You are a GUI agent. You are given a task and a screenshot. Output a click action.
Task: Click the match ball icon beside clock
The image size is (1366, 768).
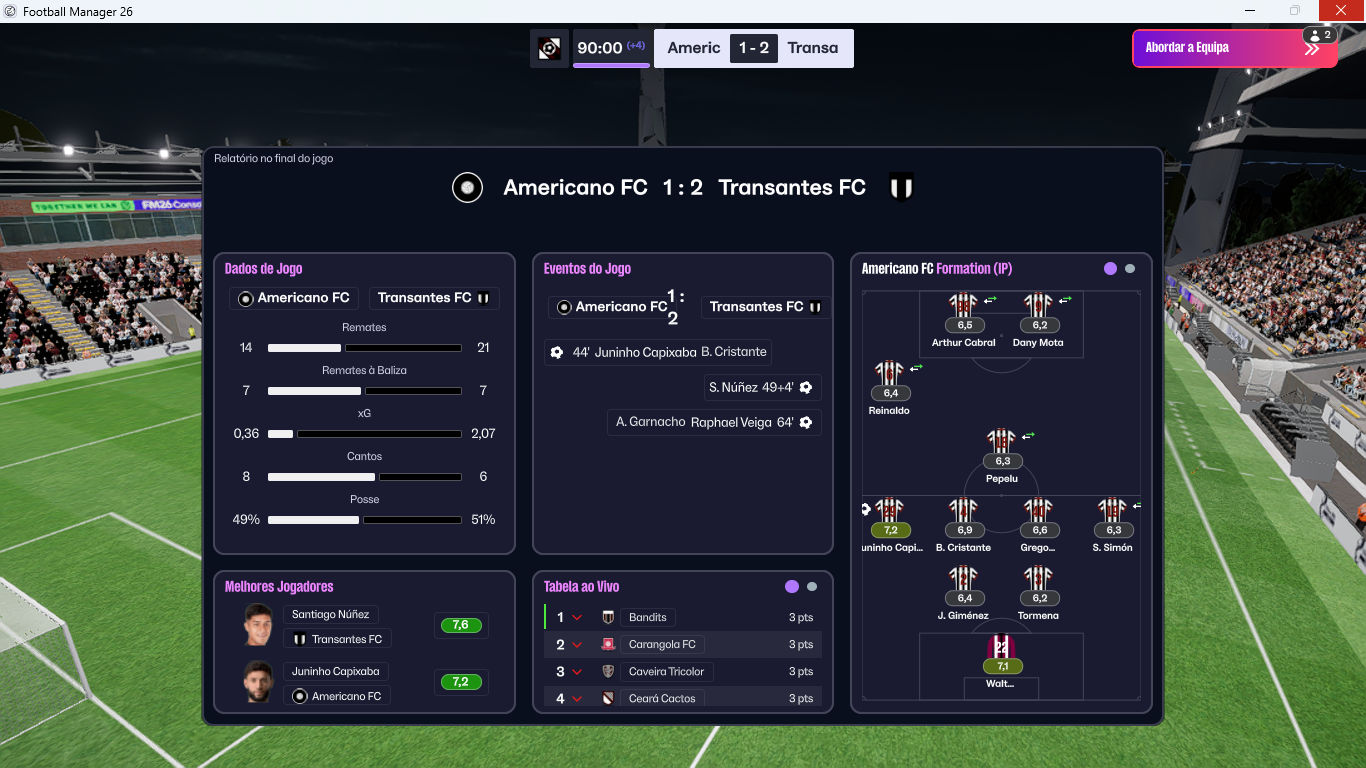tap(549, 48)
